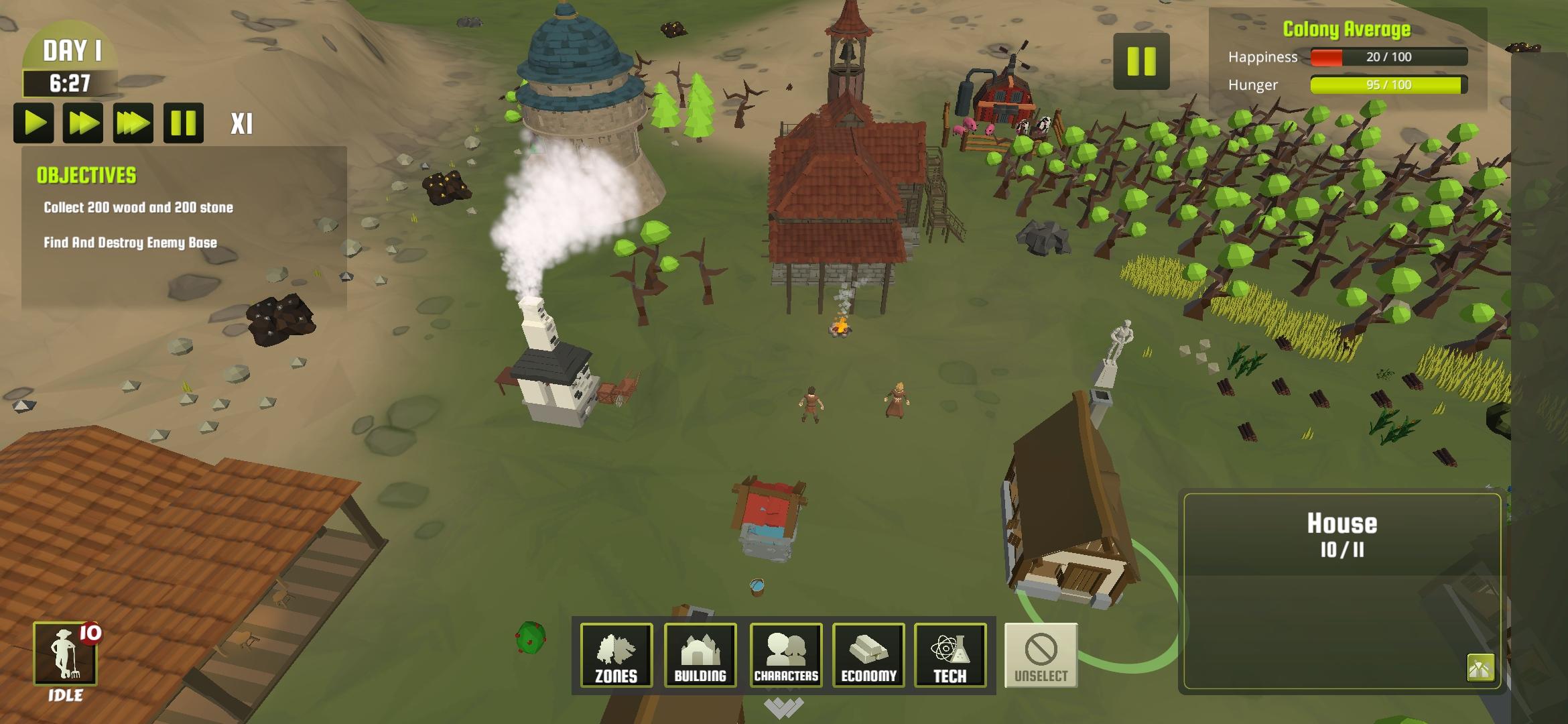Open the Zones menu
The height and width of the screenshot is (724, 1568).
coord(615,656)
